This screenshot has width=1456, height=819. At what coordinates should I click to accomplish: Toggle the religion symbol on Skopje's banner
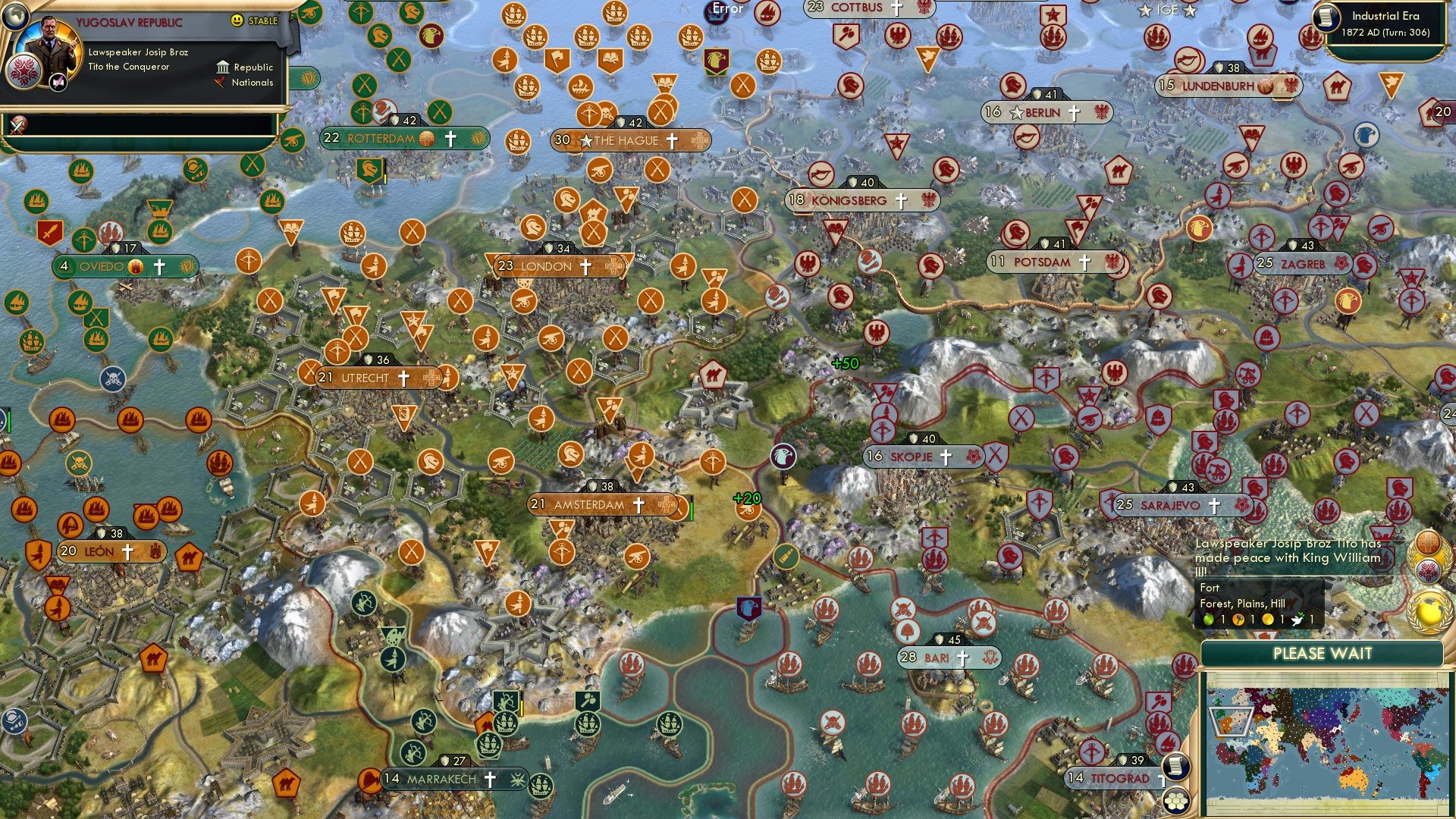(946, 457)
